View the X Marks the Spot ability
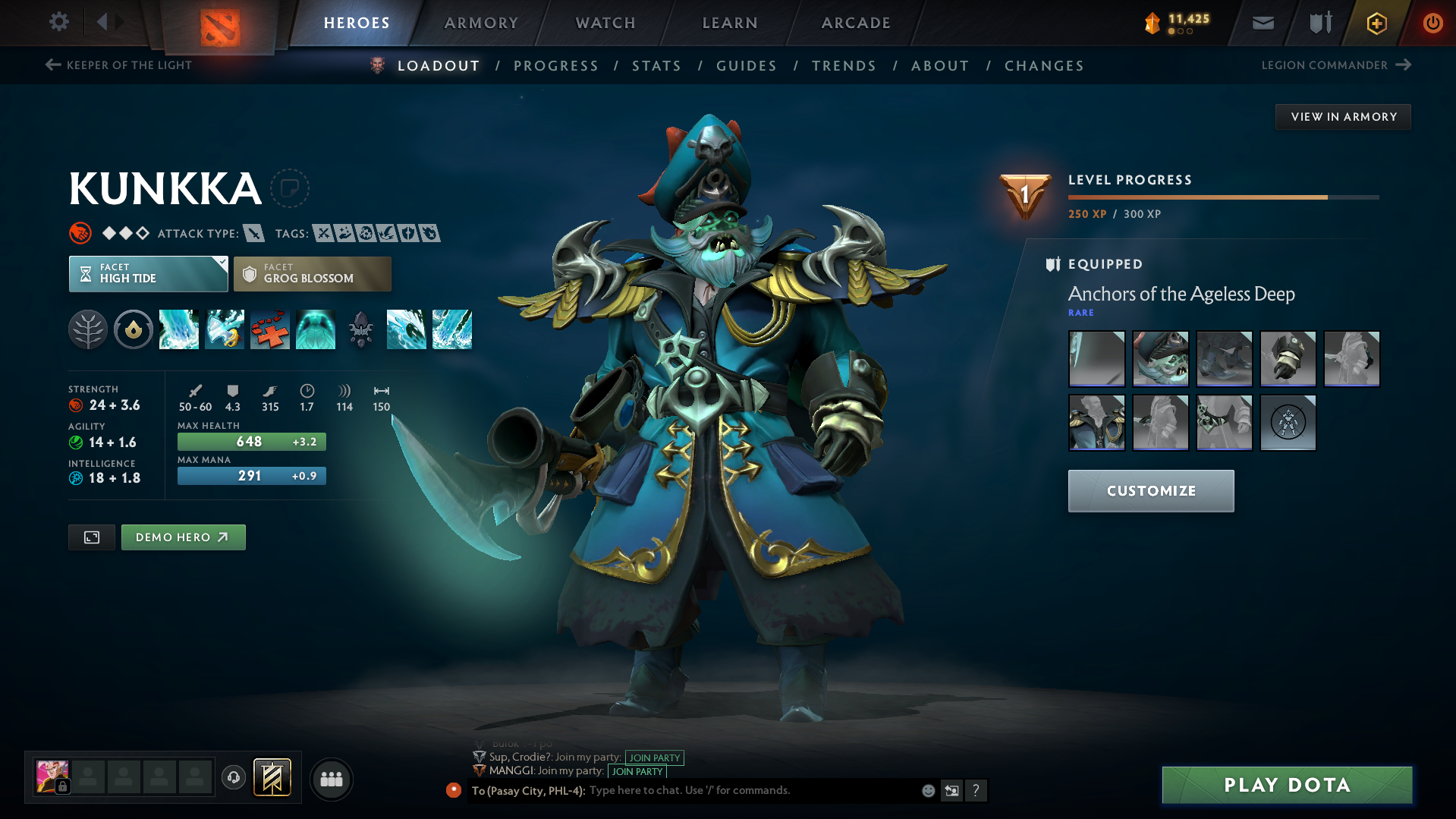 tap(270, 329)
